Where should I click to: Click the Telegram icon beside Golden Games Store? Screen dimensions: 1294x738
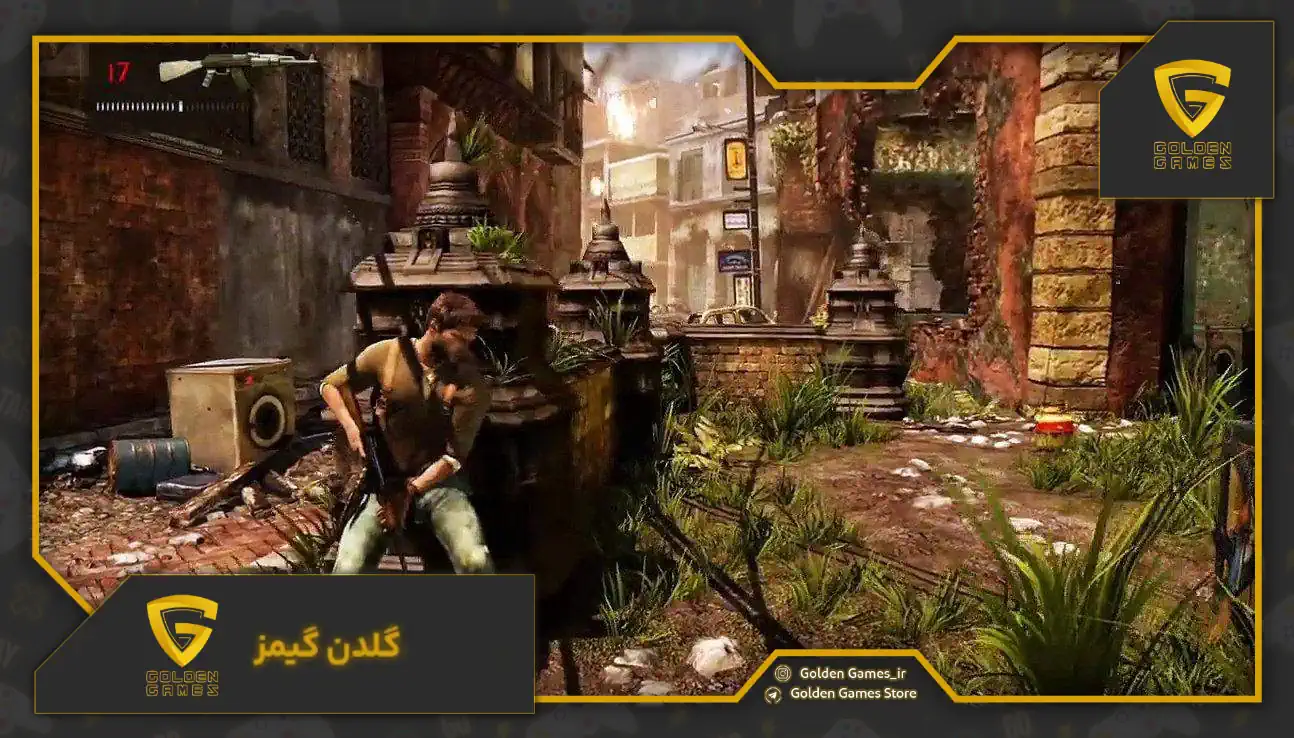click(x=772, y=696)
